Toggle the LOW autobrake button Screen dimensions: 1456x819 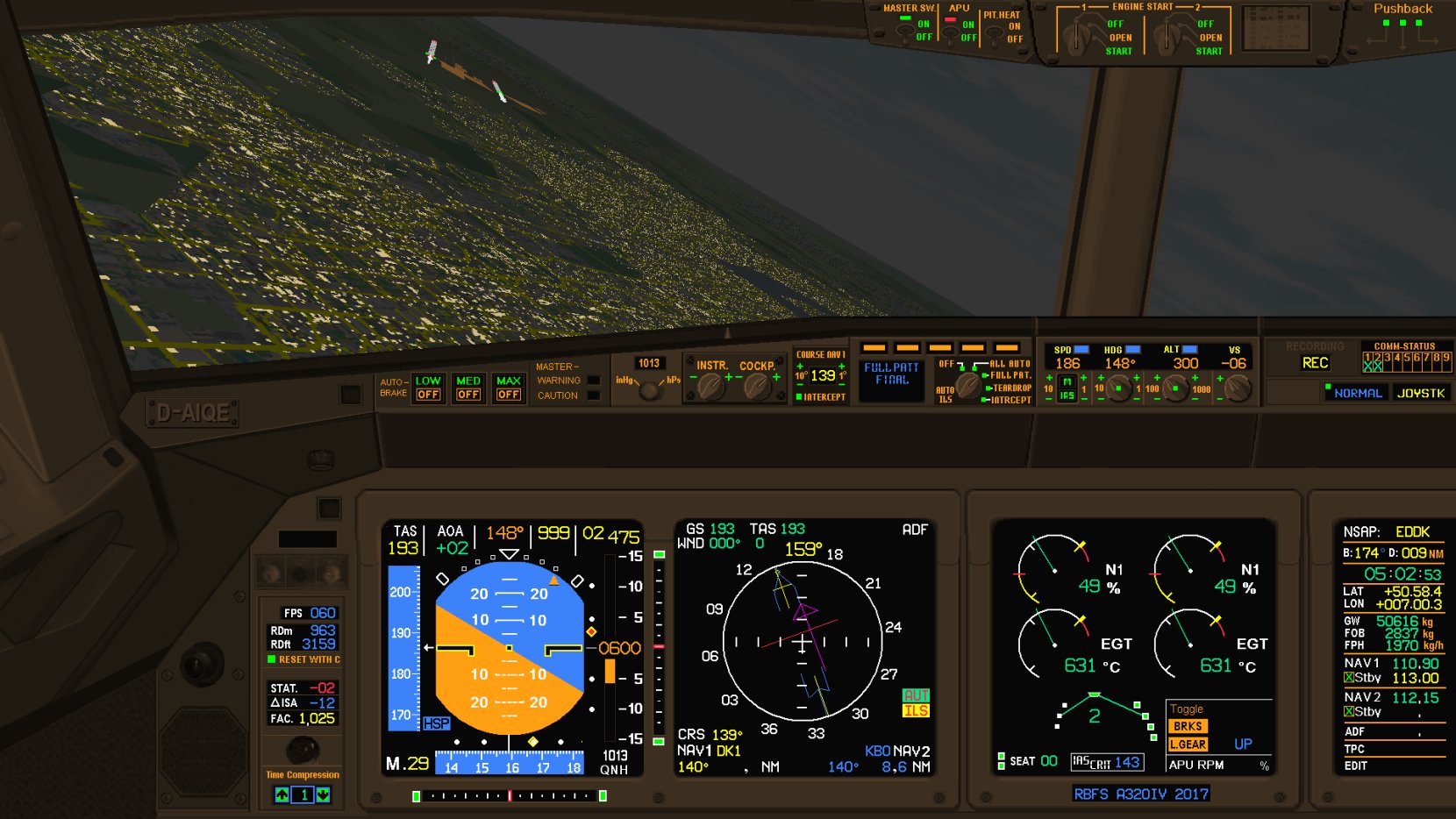pos(428,388)
